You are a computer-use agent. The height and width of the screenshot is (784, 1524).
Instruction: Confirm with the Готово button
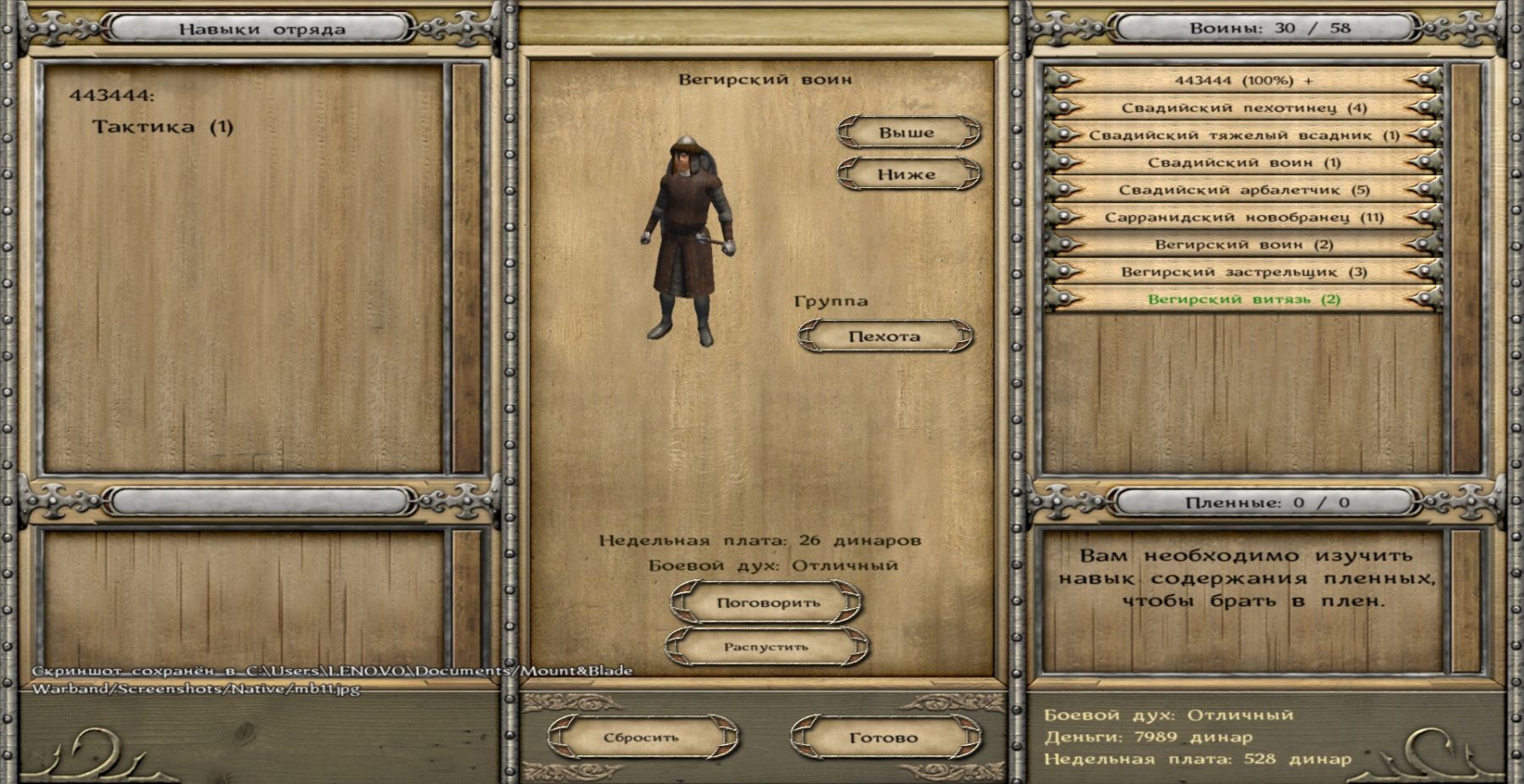click(x=884, y=737)
